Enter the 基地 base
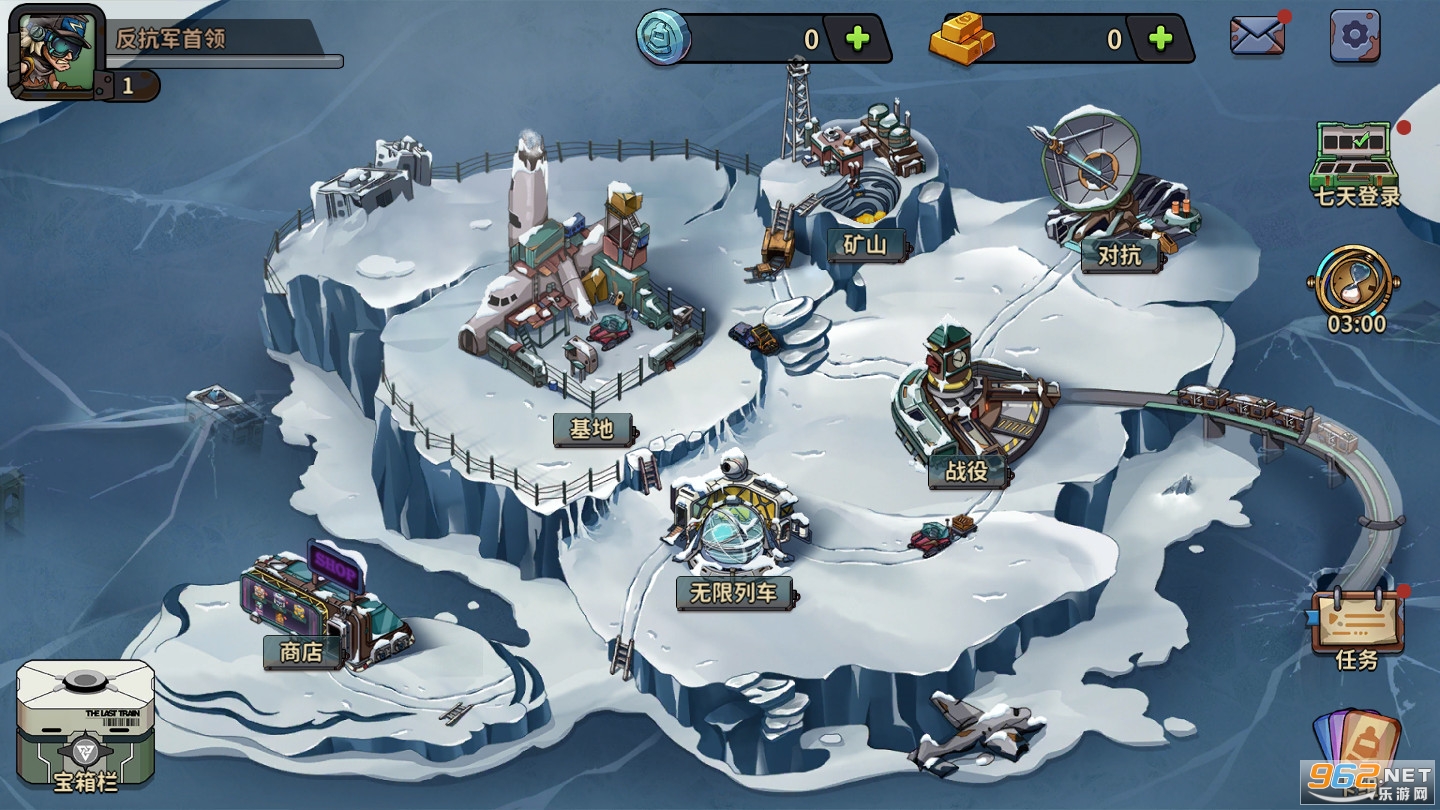The width and height of the screenshot is (1440, 810). pyautogui.click(x=591, y=429)
